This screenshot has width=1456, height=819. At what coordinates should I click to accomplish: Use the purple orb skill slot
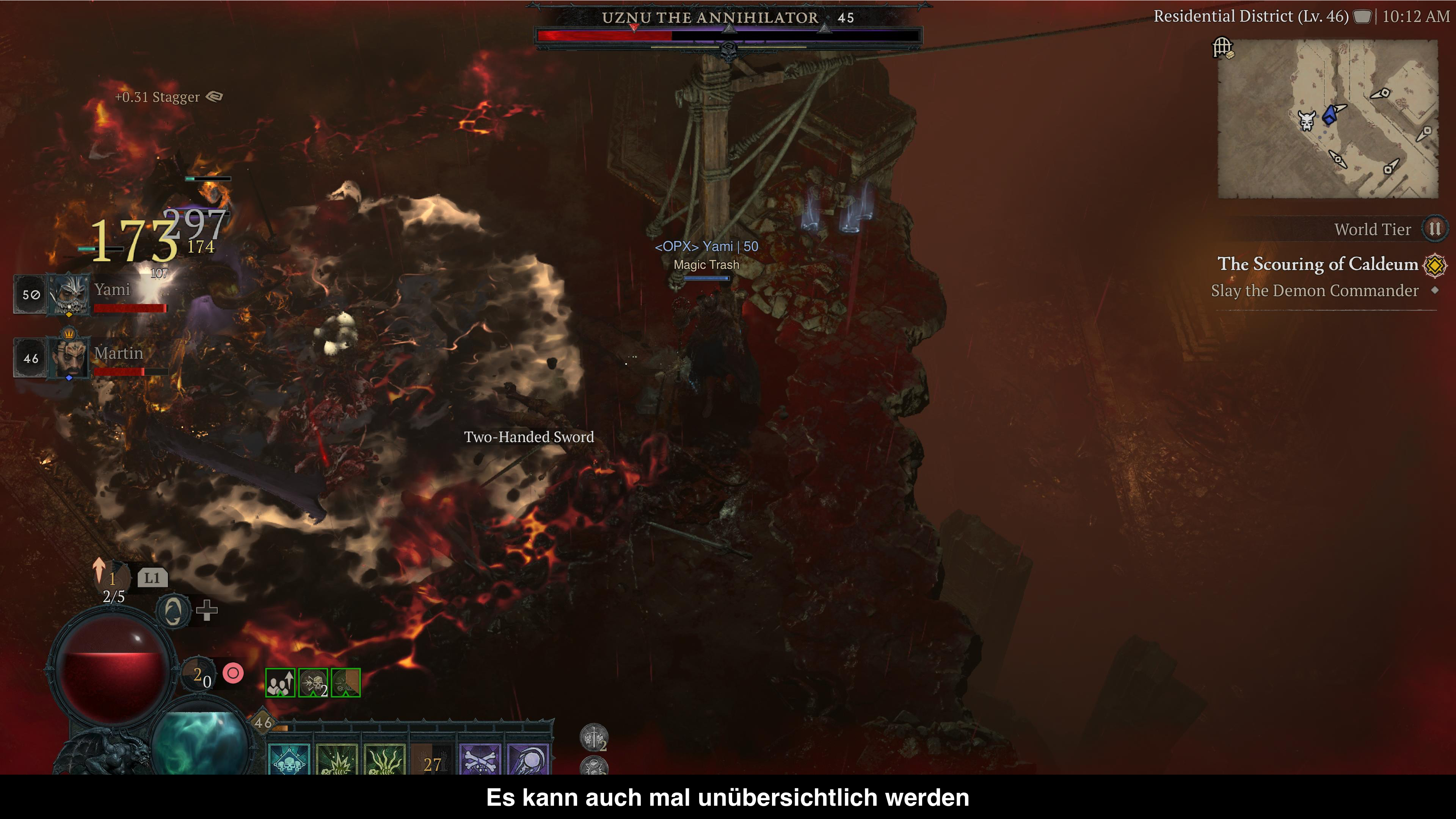[x=529, y=759]
